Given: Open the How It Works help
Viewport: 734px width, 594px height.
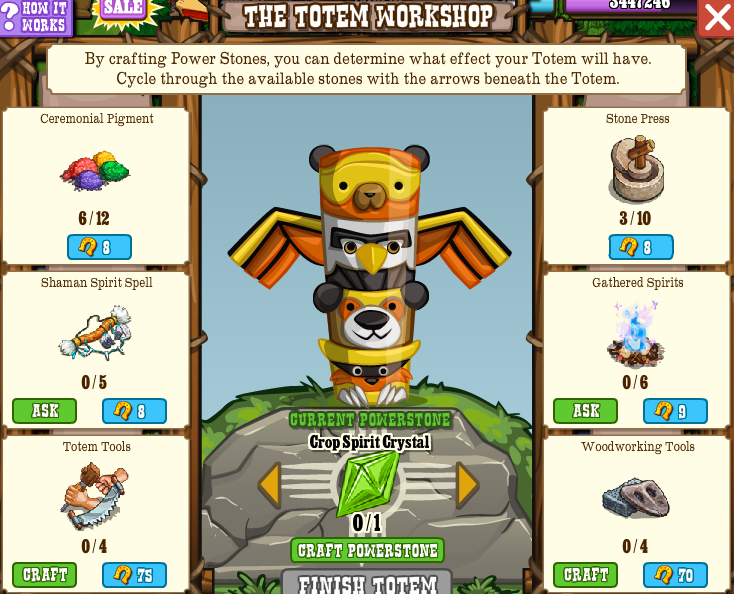Looking at the screenshot, I should click(x=36, y=16).
